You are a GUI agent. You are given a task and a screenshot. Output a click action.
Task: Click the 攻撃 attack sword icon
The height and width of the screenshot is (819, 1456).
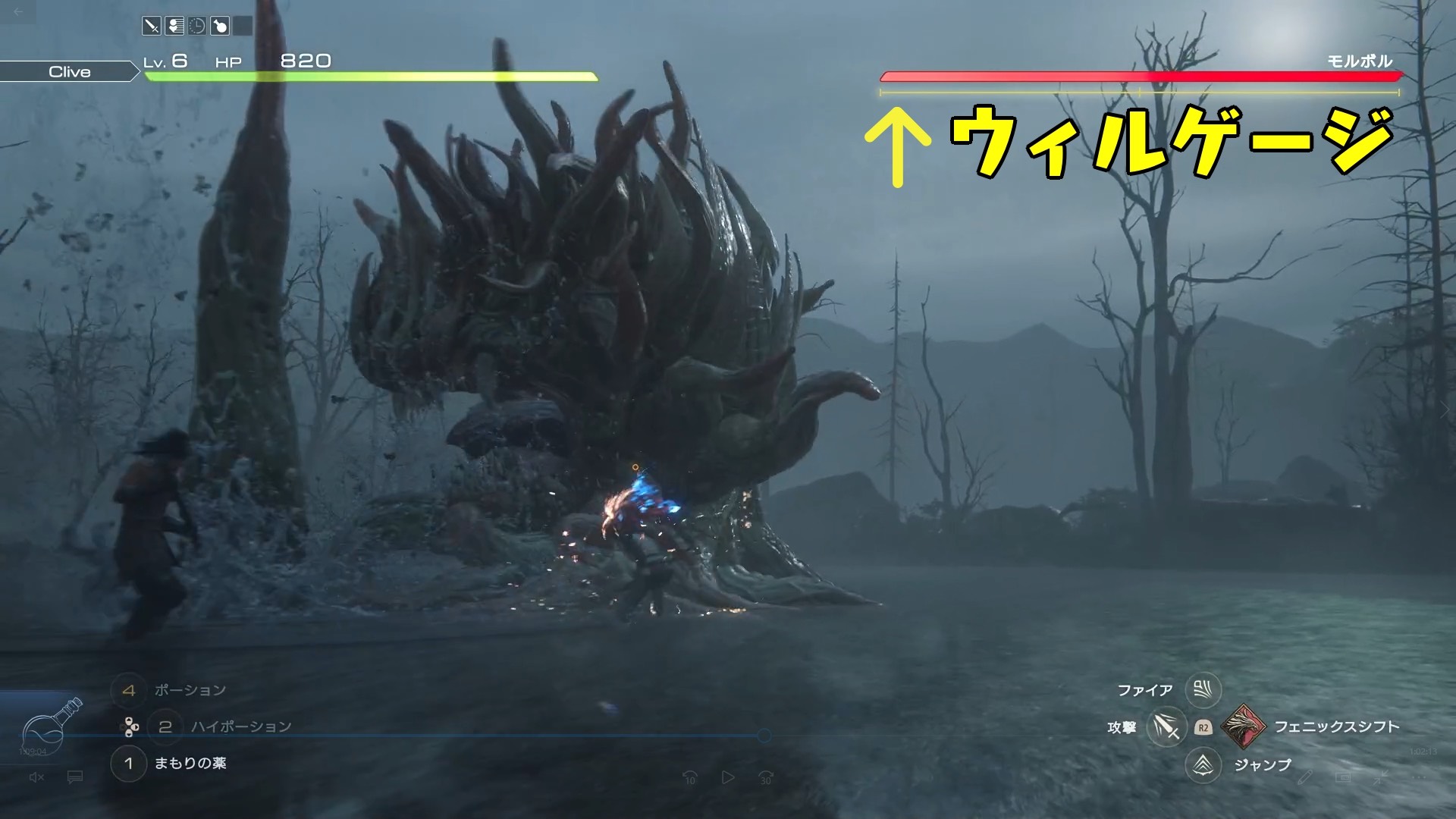click(1166, 726)
